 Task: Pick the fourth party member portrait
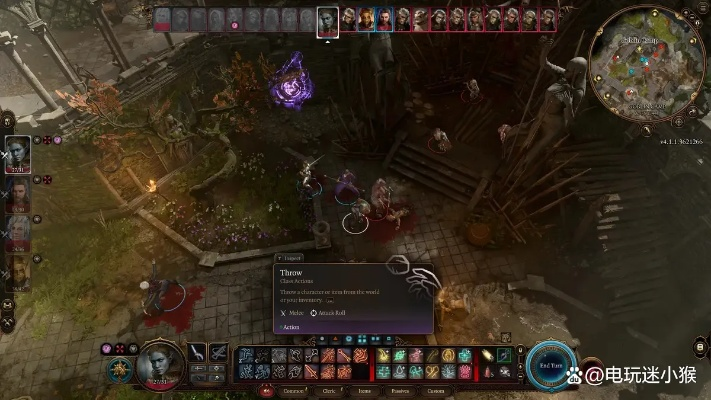click(x=18, y=270)
